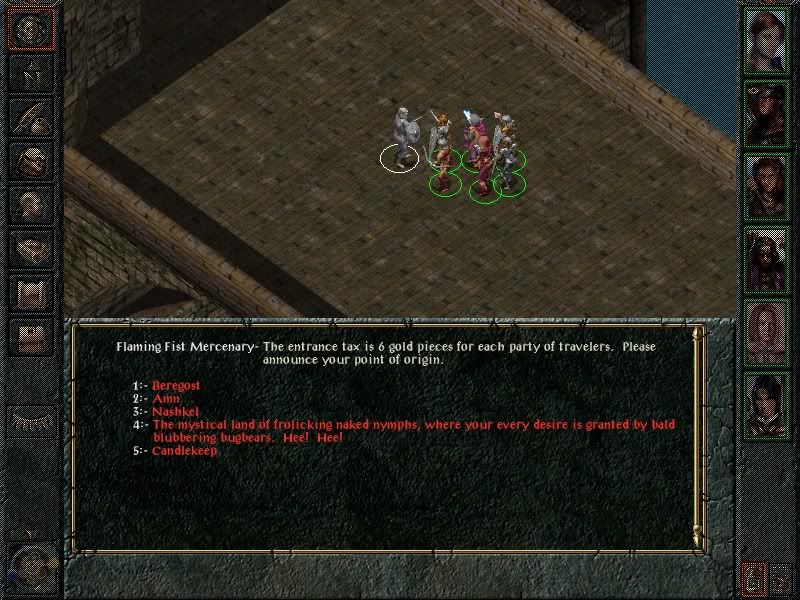The image size is (800, 600).
Task: Select the Nashkel dialogue reply
Action: click(175, 411)
